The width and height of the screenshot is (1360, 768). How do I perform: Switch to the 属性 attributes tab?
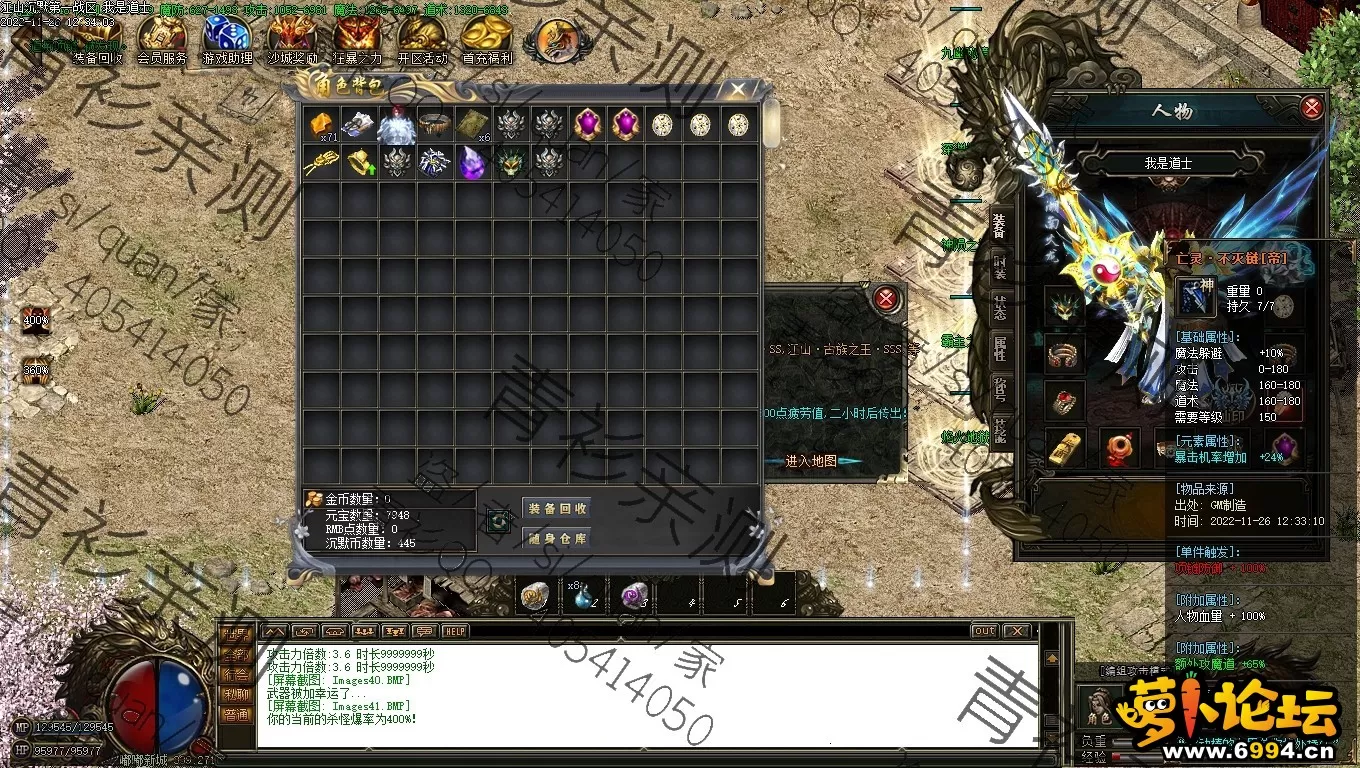(x=1000, y=349)
